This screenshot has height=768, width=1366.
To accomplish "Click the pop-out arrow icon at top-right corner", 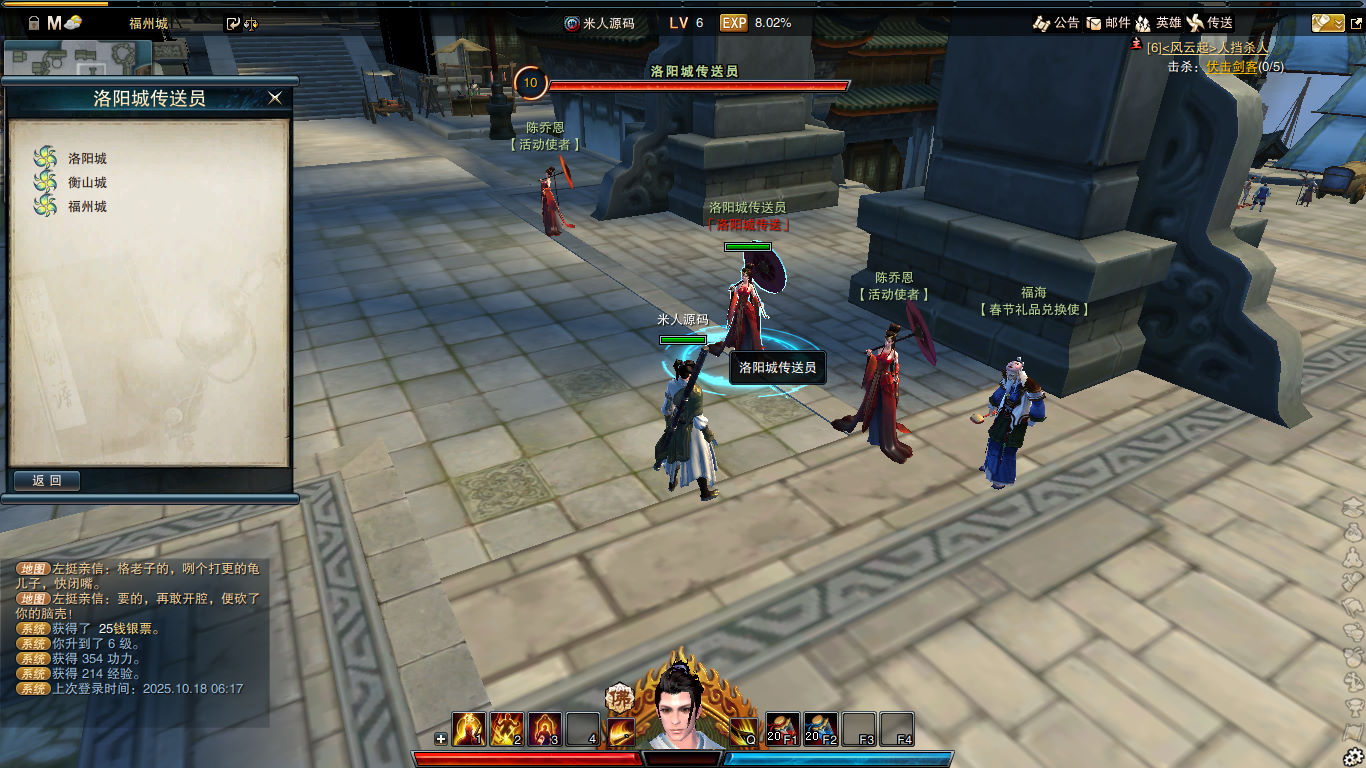I will (1356, 22).
